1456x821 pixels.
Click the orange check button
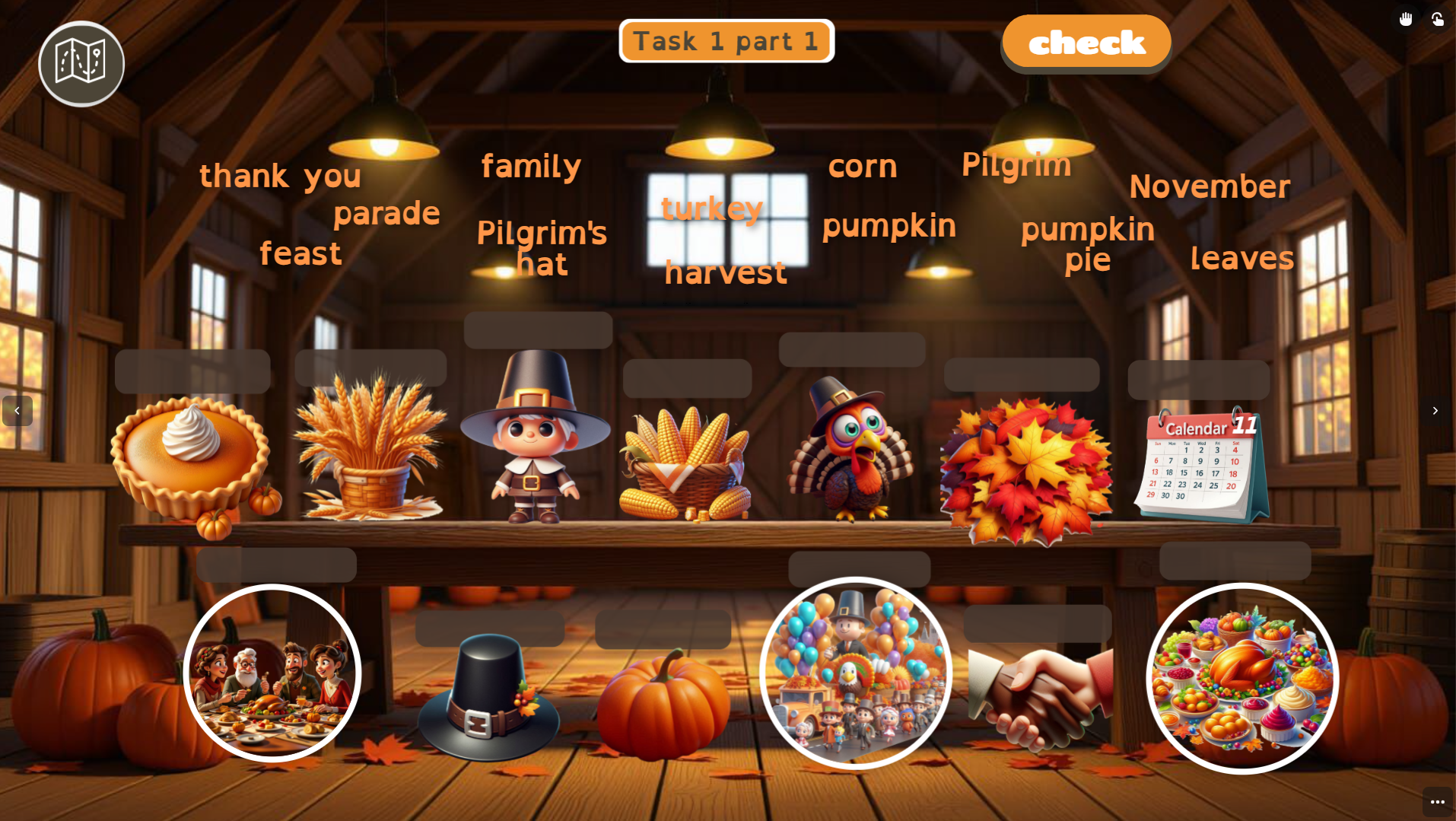point(1086,43)
